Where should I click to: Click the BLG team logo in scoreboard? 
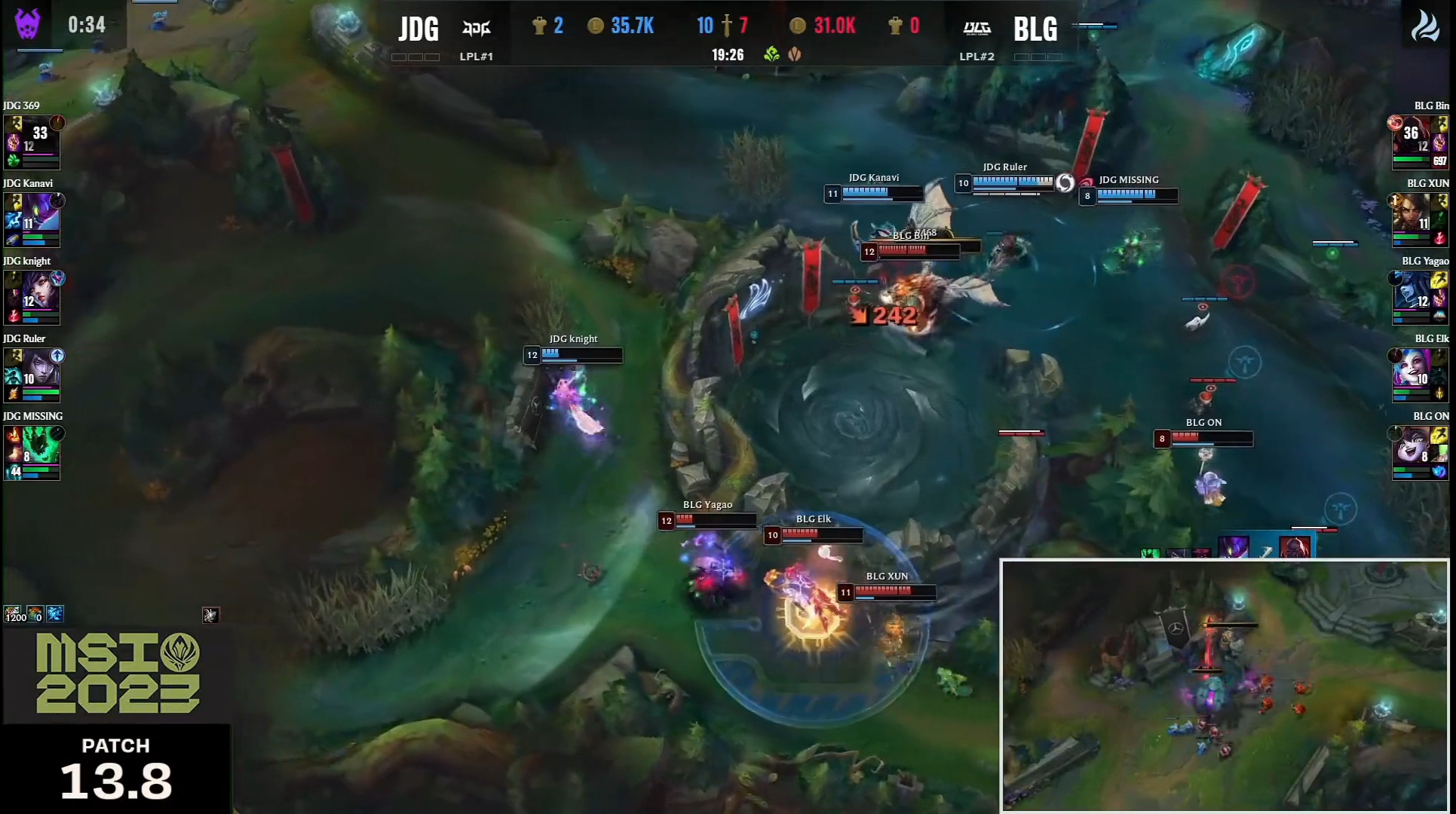tap(977, 29)
